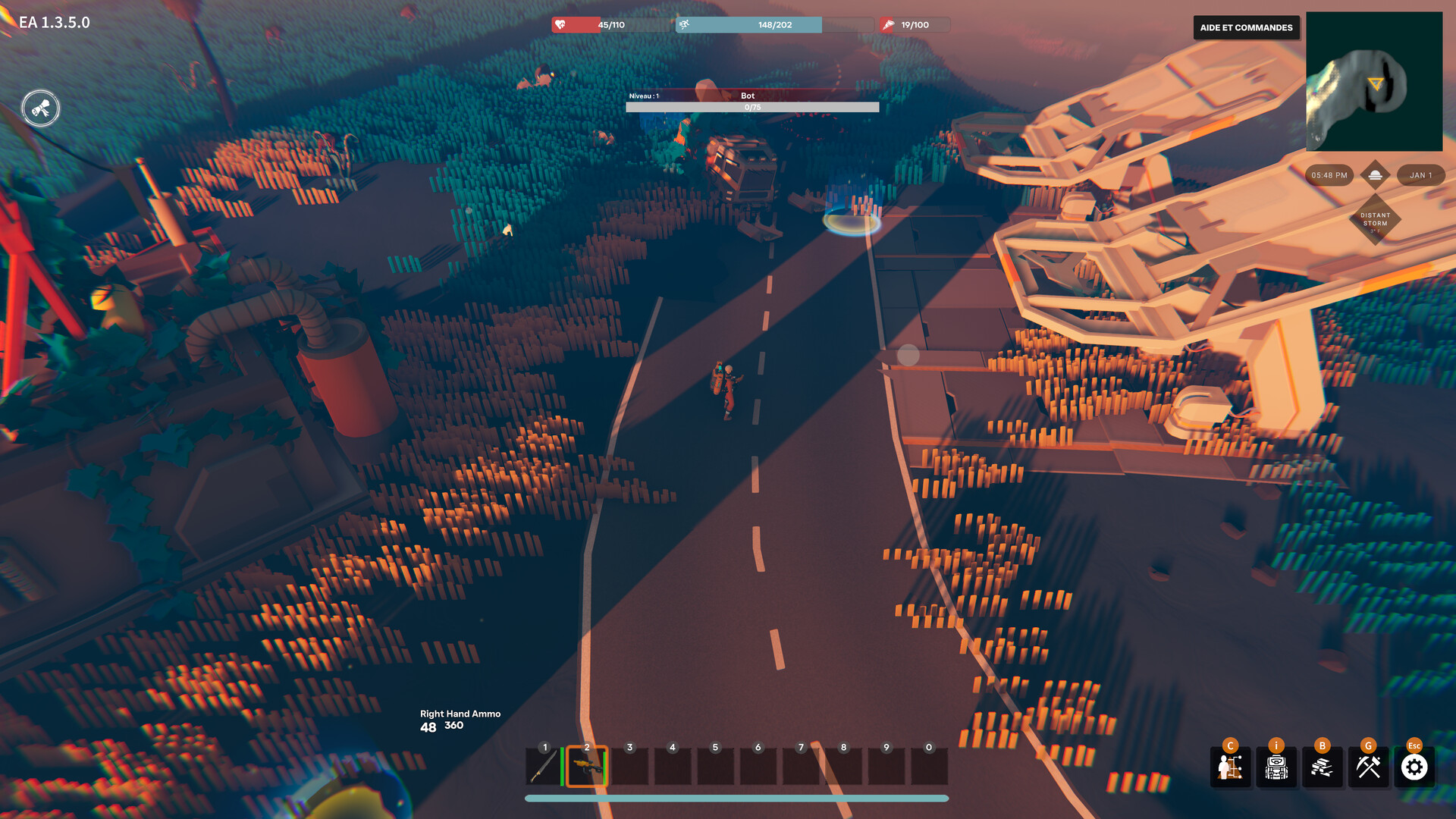Open the building menu (B icon)
The width and height of the screenshot is (1456, 819).
pyautogui.click(x=1322, y=768)
